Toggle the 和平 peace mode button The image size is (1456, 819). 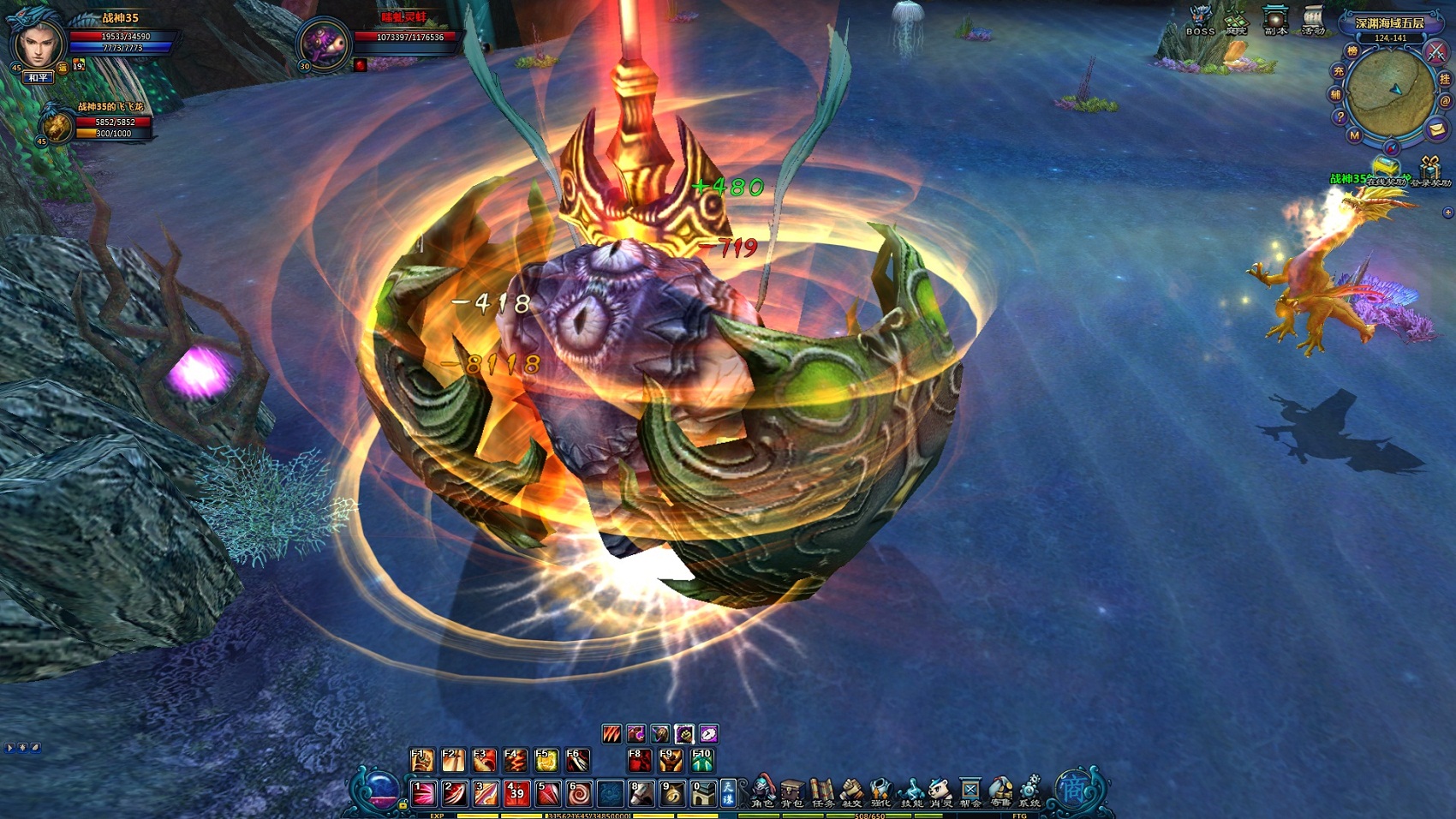coord(39,78)
